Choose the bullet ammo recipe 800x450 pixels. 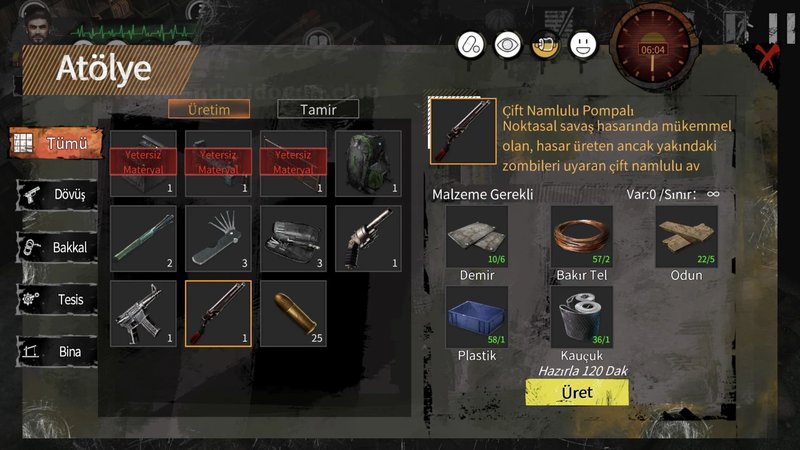tap(293, 313)
